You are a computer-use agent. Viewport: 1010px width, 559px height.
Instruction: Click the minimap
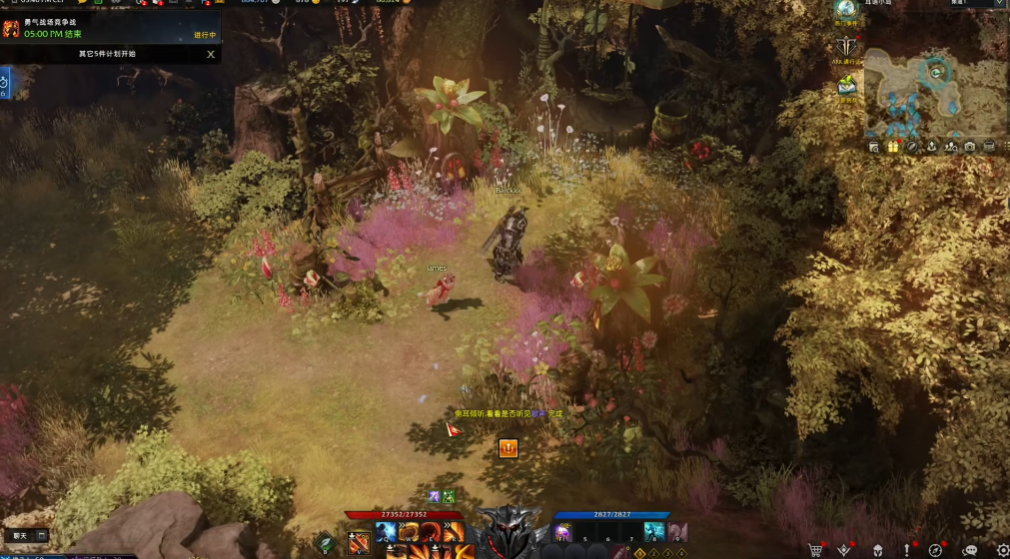tap(936, 93)
